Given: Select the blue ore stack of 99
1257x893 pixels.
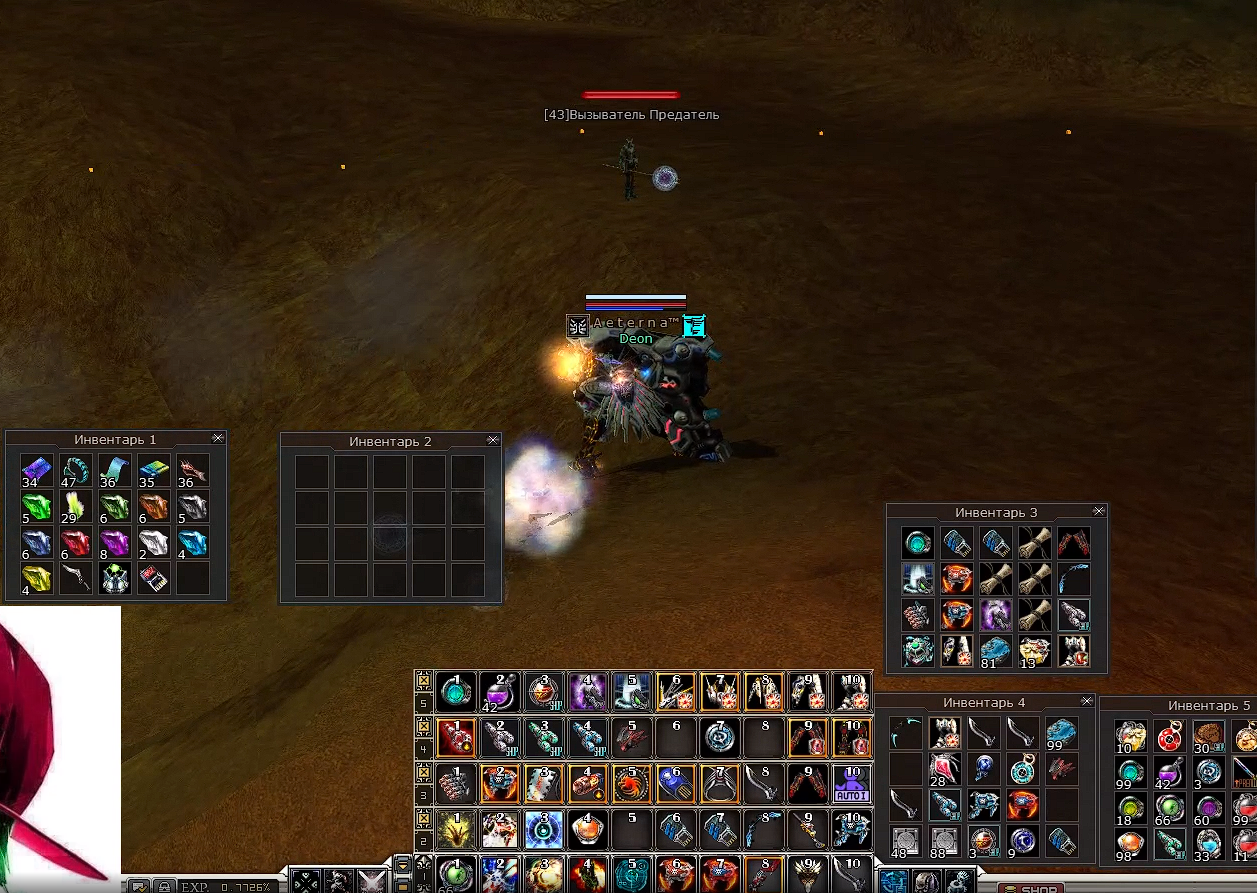Looking at the screenshot, I should point(1062,733).
